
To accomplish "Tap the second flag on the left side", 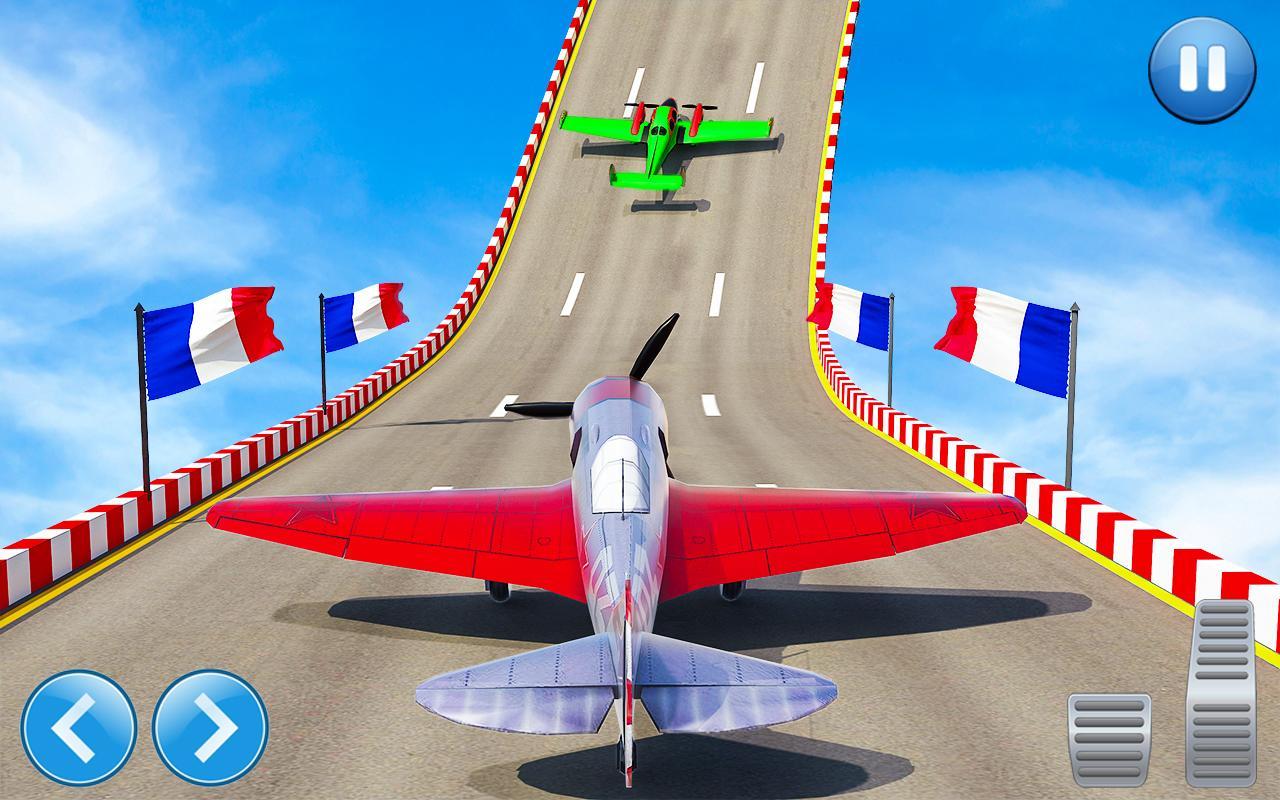I will pos(367,315).
